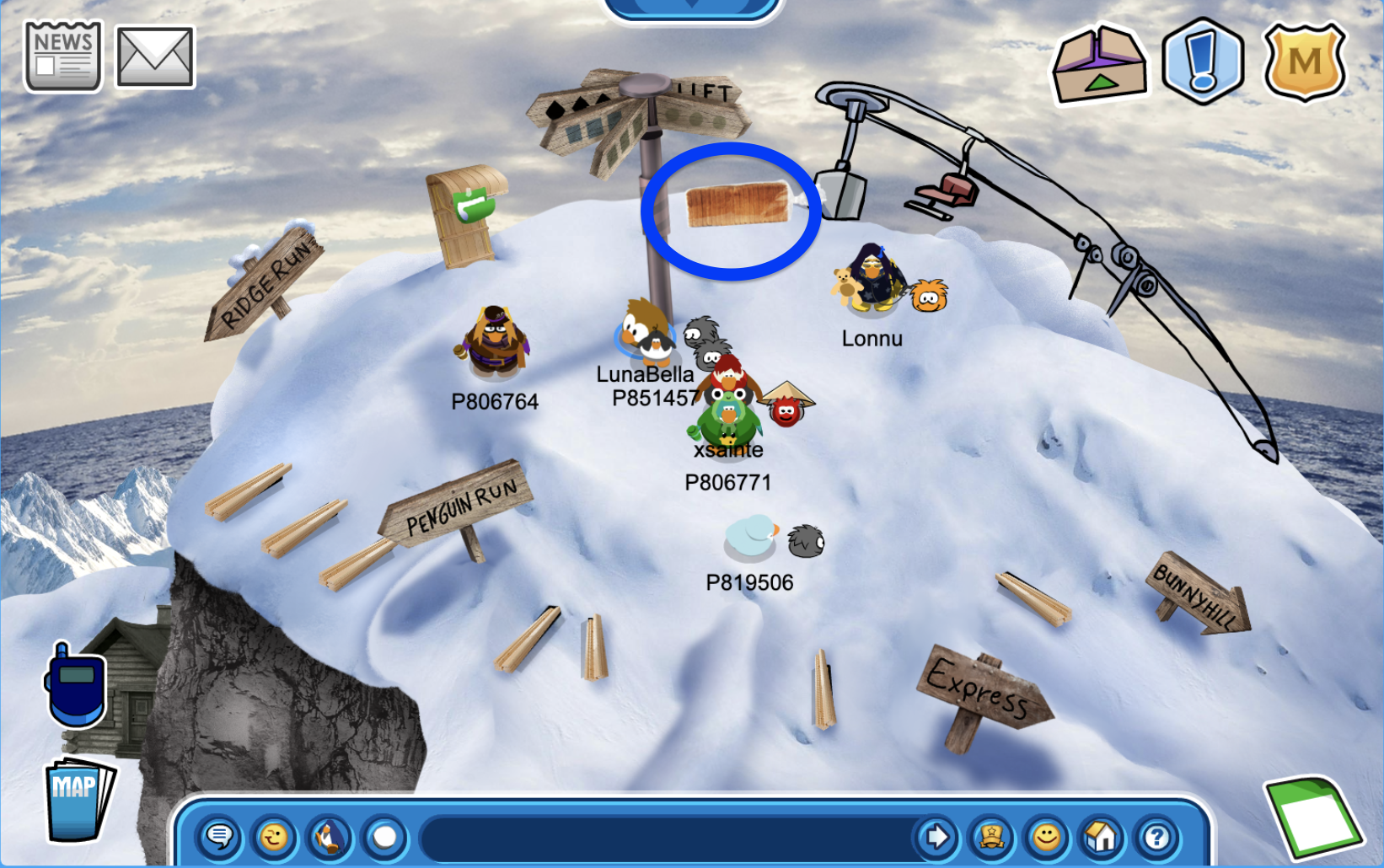Go to your igloo with the house button

(x=1101, y=837)
